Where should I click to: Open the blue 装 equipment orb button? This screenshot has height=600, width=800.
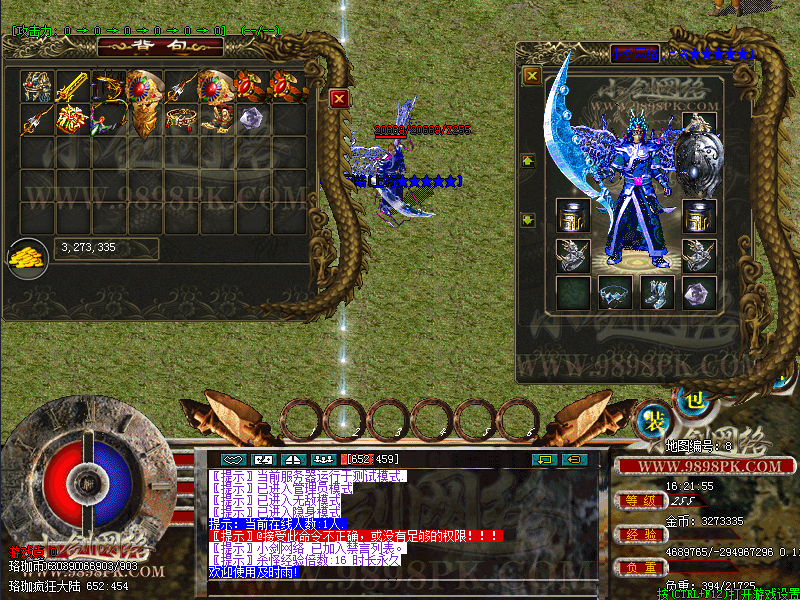(654, 419)
